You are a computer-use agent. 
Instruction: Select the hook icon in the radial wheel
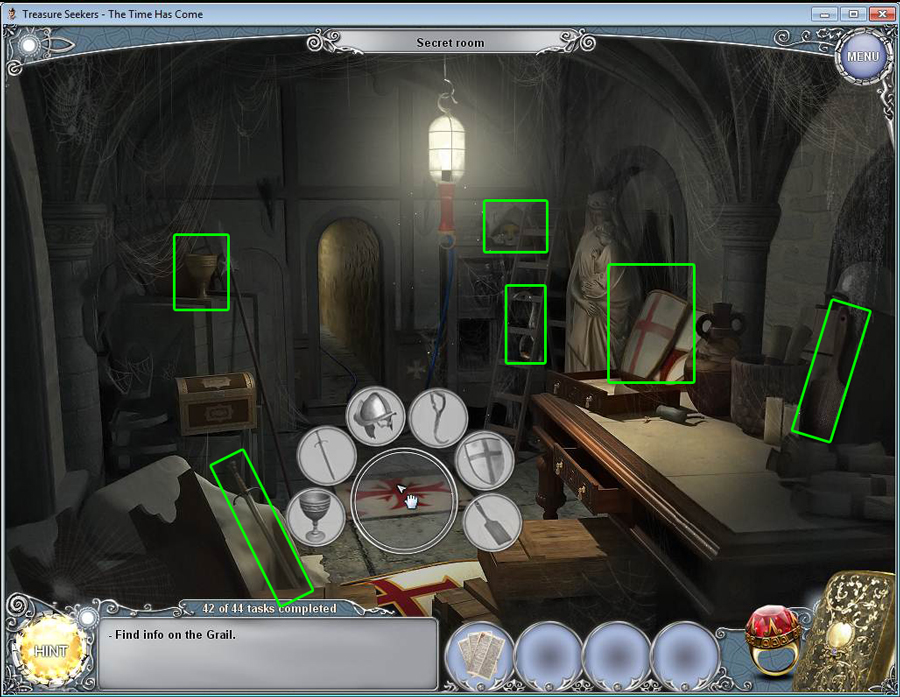tap(438, 416)
